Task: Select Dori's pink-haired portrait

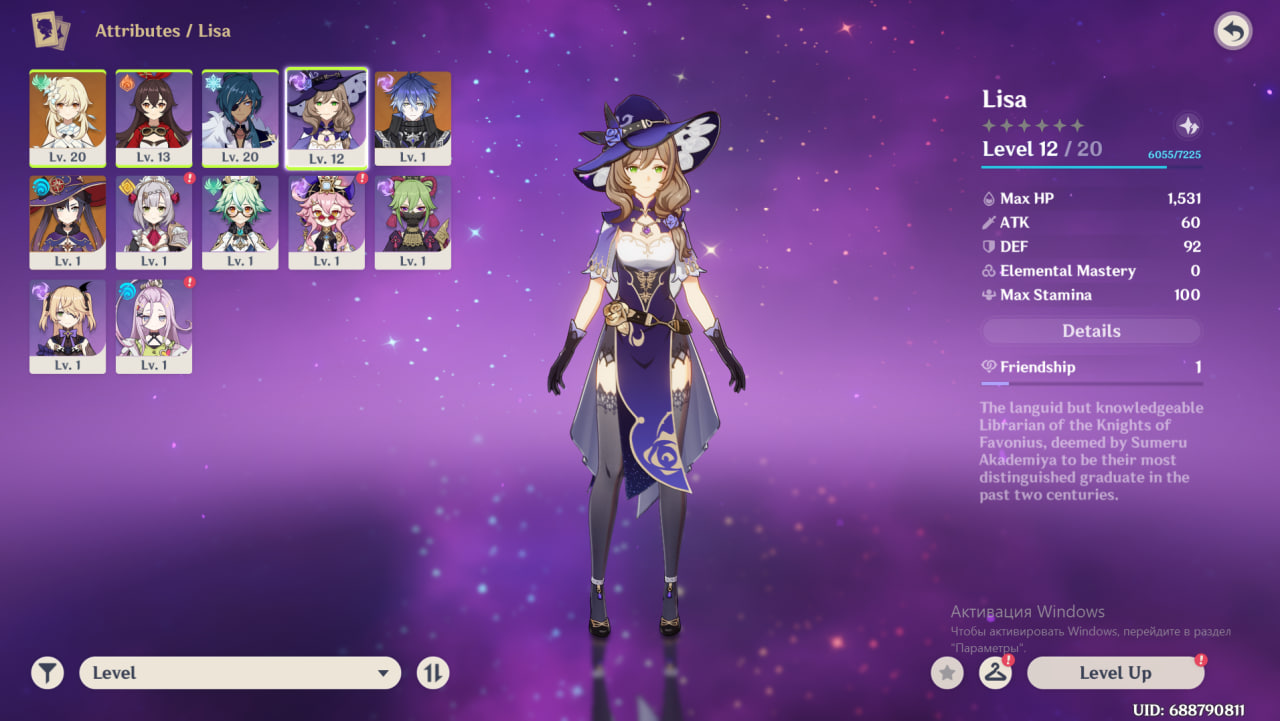Action: pos(327,222)
